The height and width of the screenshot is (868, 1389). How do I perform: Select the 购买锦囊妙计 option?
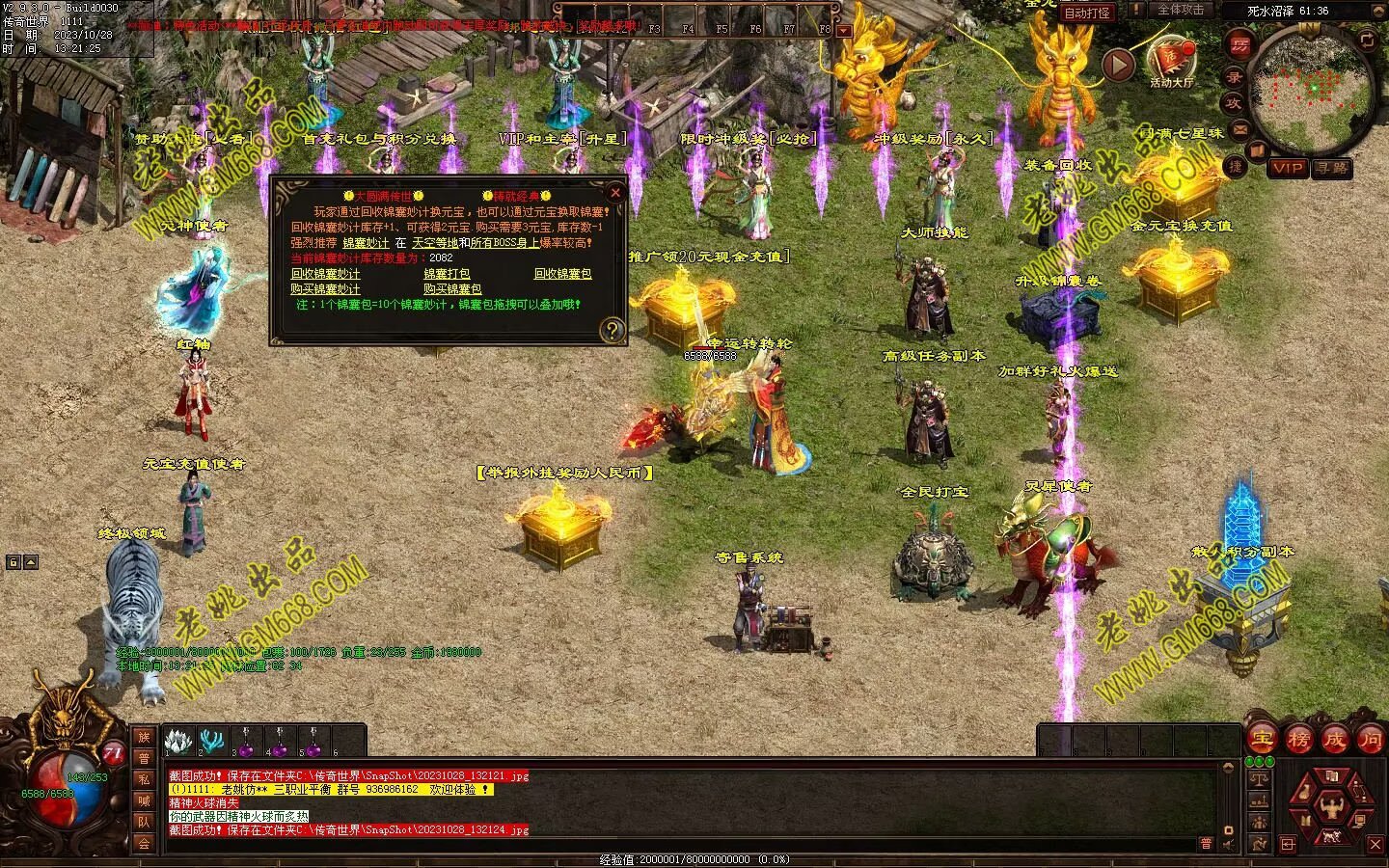(325, 289)
